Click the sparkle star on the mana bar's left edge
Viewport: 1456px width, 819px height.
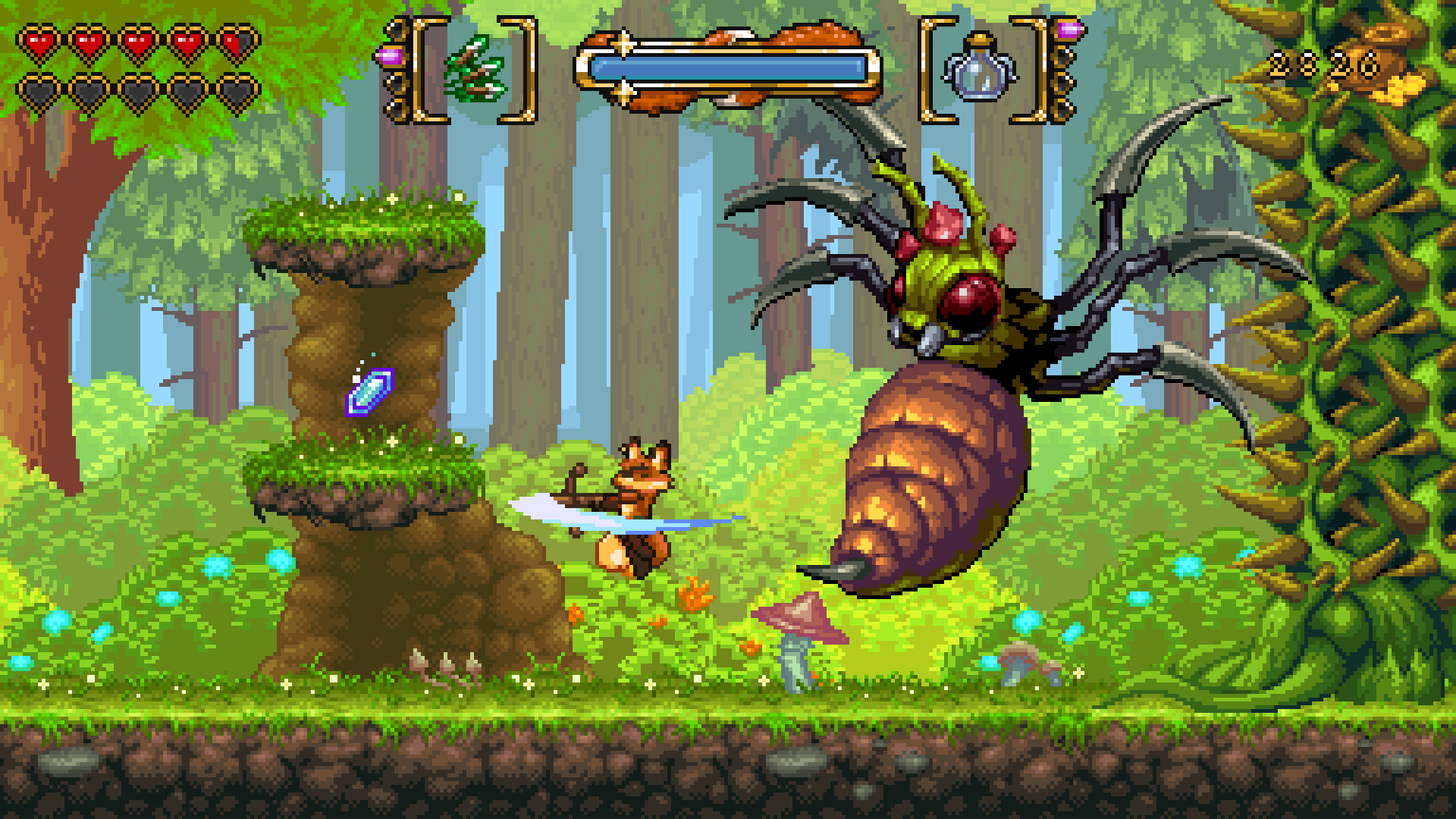click(623, 42)
